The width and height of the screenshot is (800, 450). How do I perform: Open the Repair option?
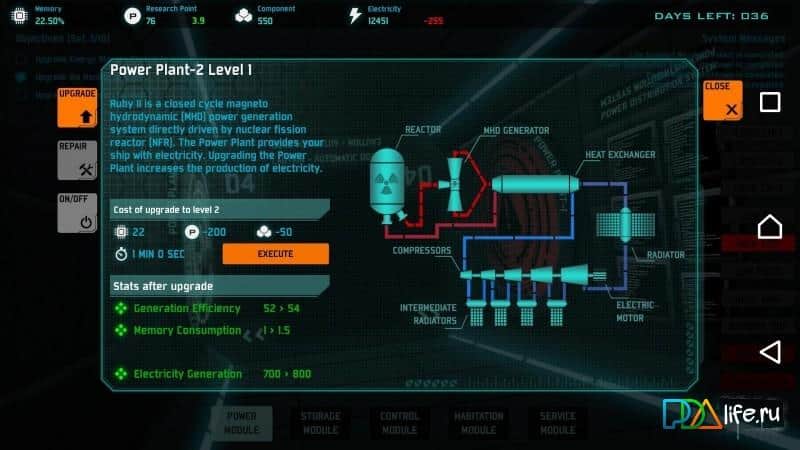[77, 160]
